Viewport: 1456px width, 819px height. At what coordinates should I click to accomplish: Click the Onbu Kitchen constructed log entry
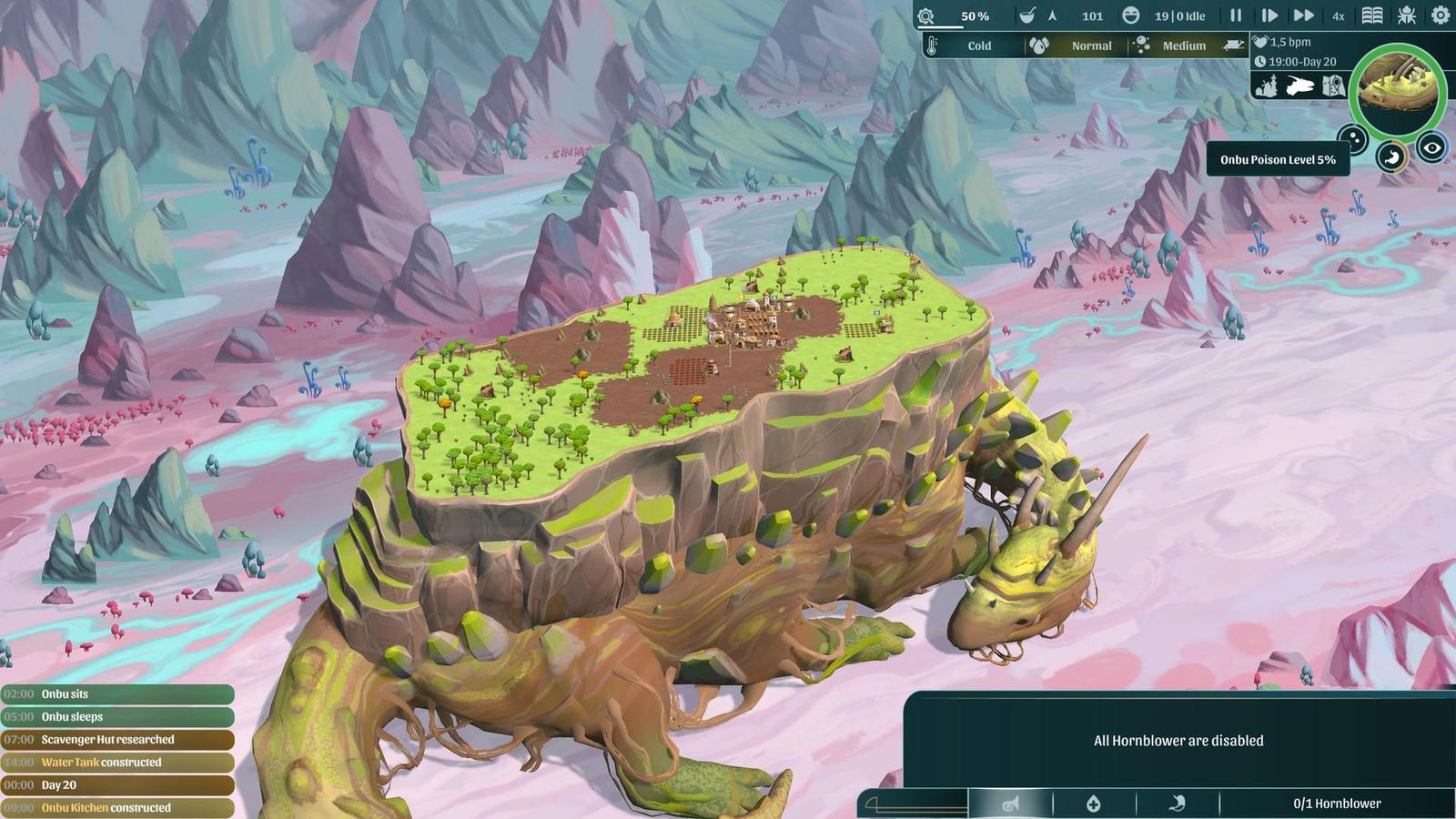tap(117, 808)
